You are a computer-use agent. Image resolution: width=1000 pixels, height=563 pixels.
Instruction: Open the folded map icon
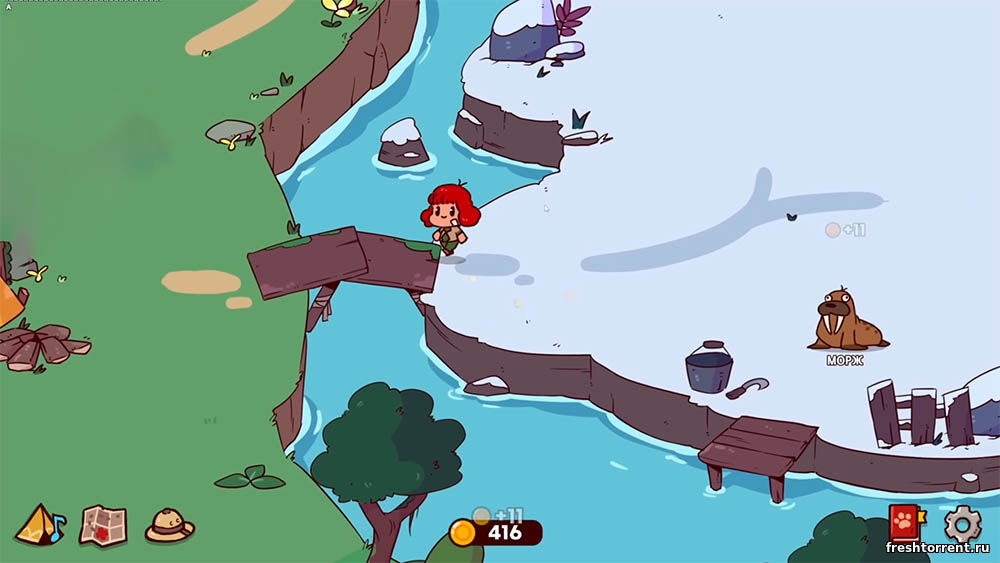click(x=103, y=523)
